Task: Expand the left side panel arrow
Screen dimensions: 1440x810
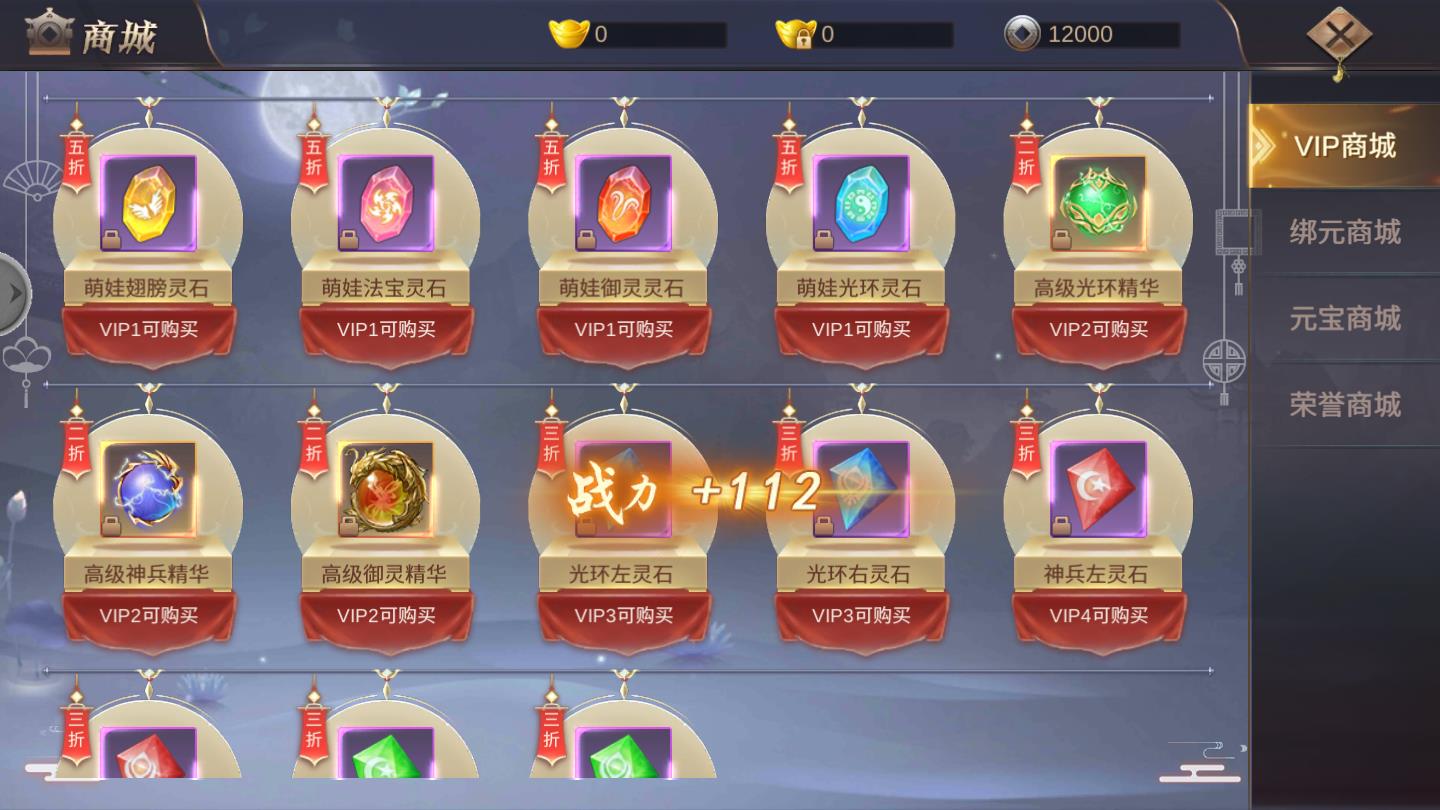Action: click(14, 293)
